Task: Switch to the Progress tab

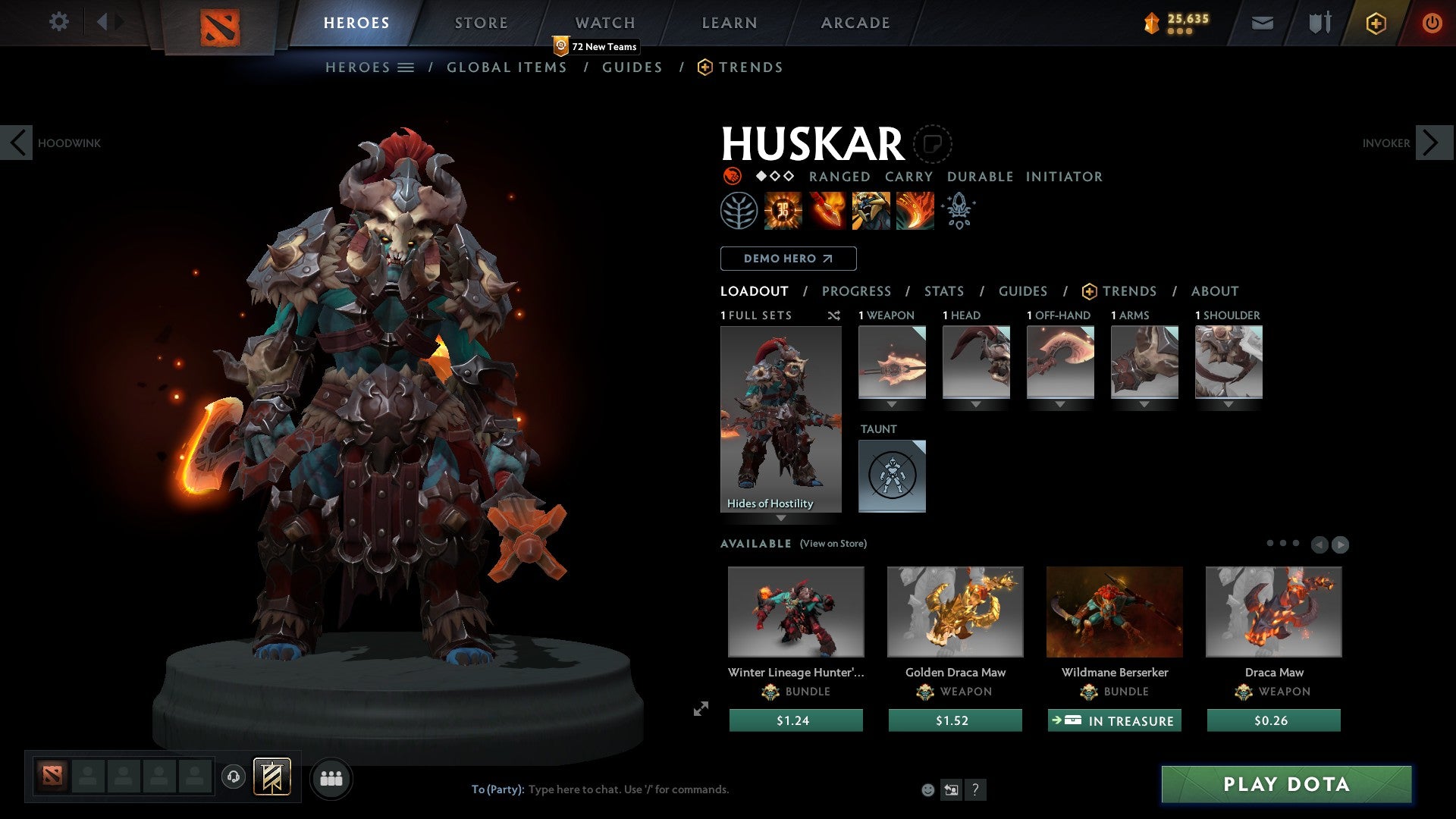Action: 856,291
